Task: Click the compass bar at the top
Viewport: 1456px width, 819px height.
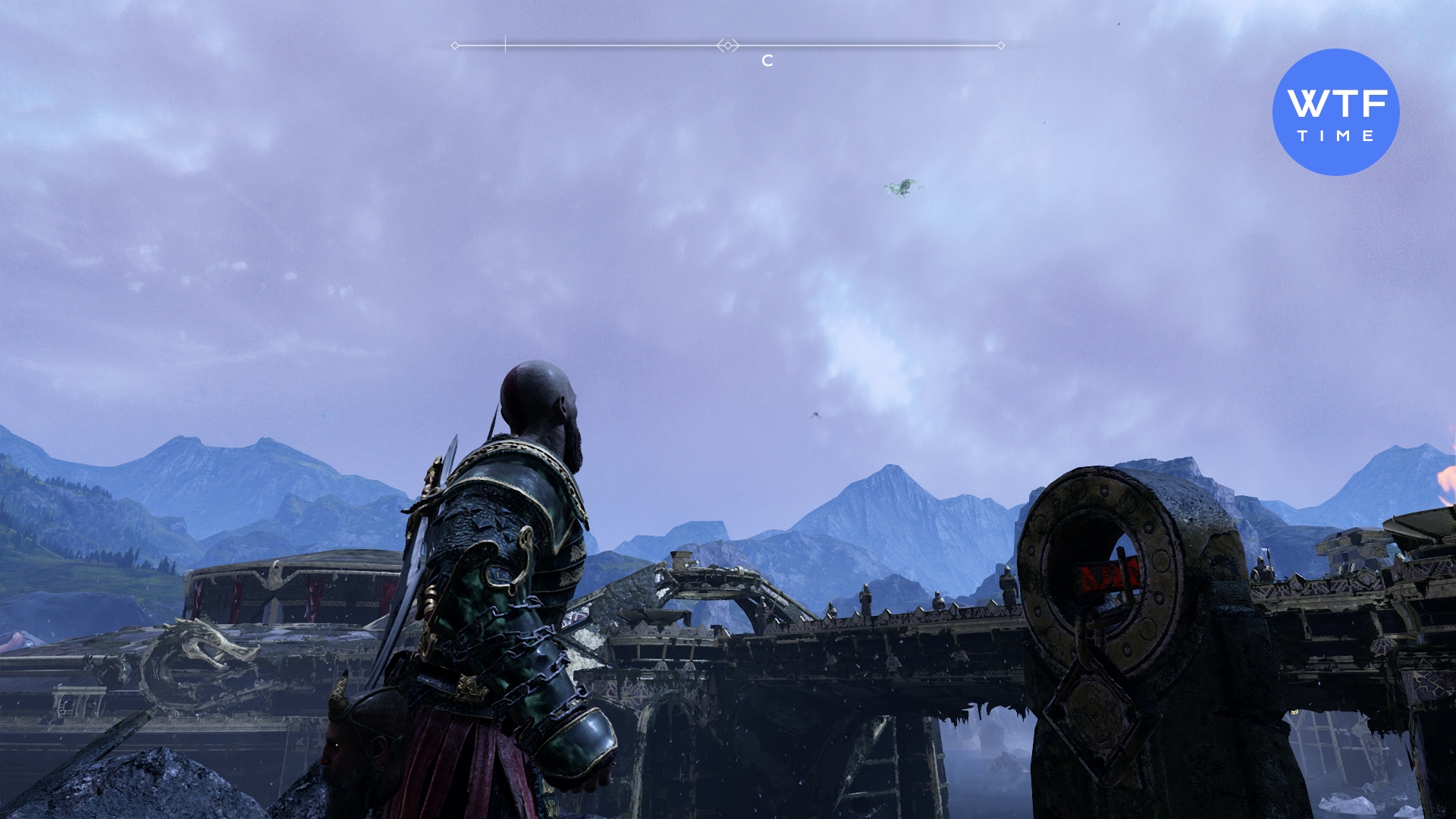Action: point(728,46)
